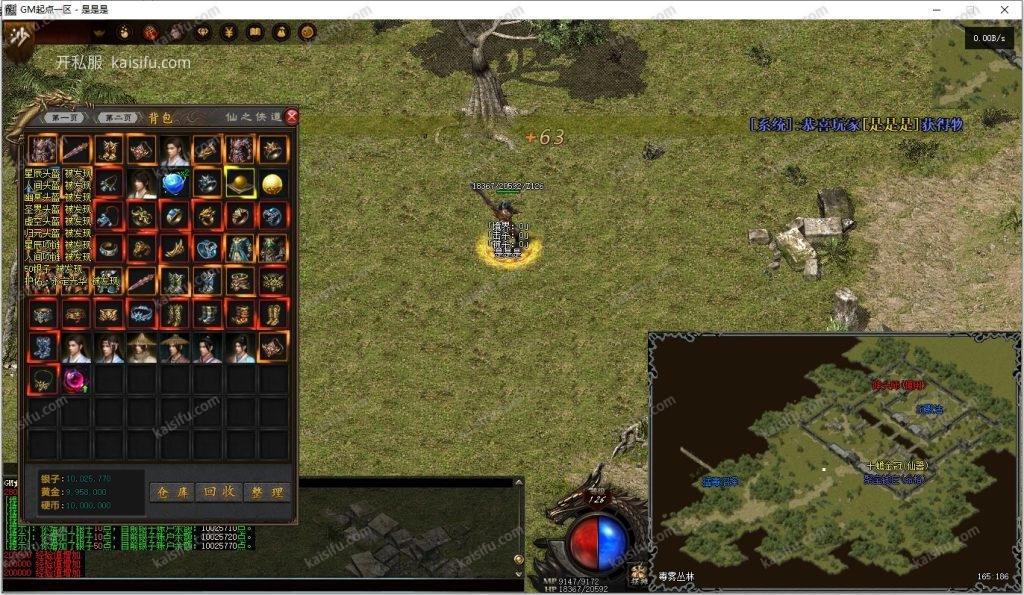Close the game window
The height and width of the screenshot is (595, 1024).
[x=1004, y=10]
